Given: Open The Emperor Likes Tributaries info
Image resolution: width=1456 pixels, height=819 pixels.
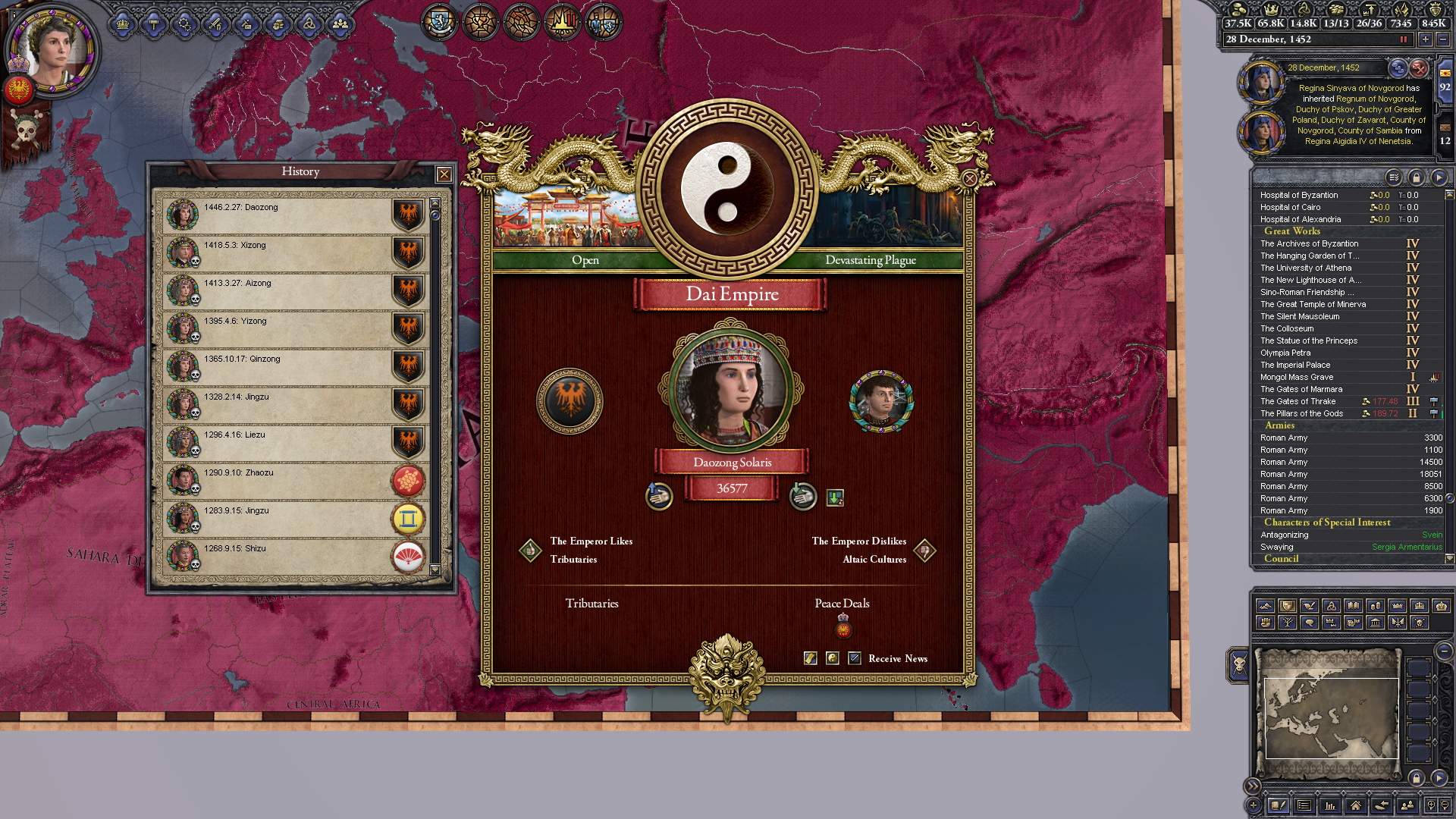Looking at the screenshot, I should tap(530, 551).
